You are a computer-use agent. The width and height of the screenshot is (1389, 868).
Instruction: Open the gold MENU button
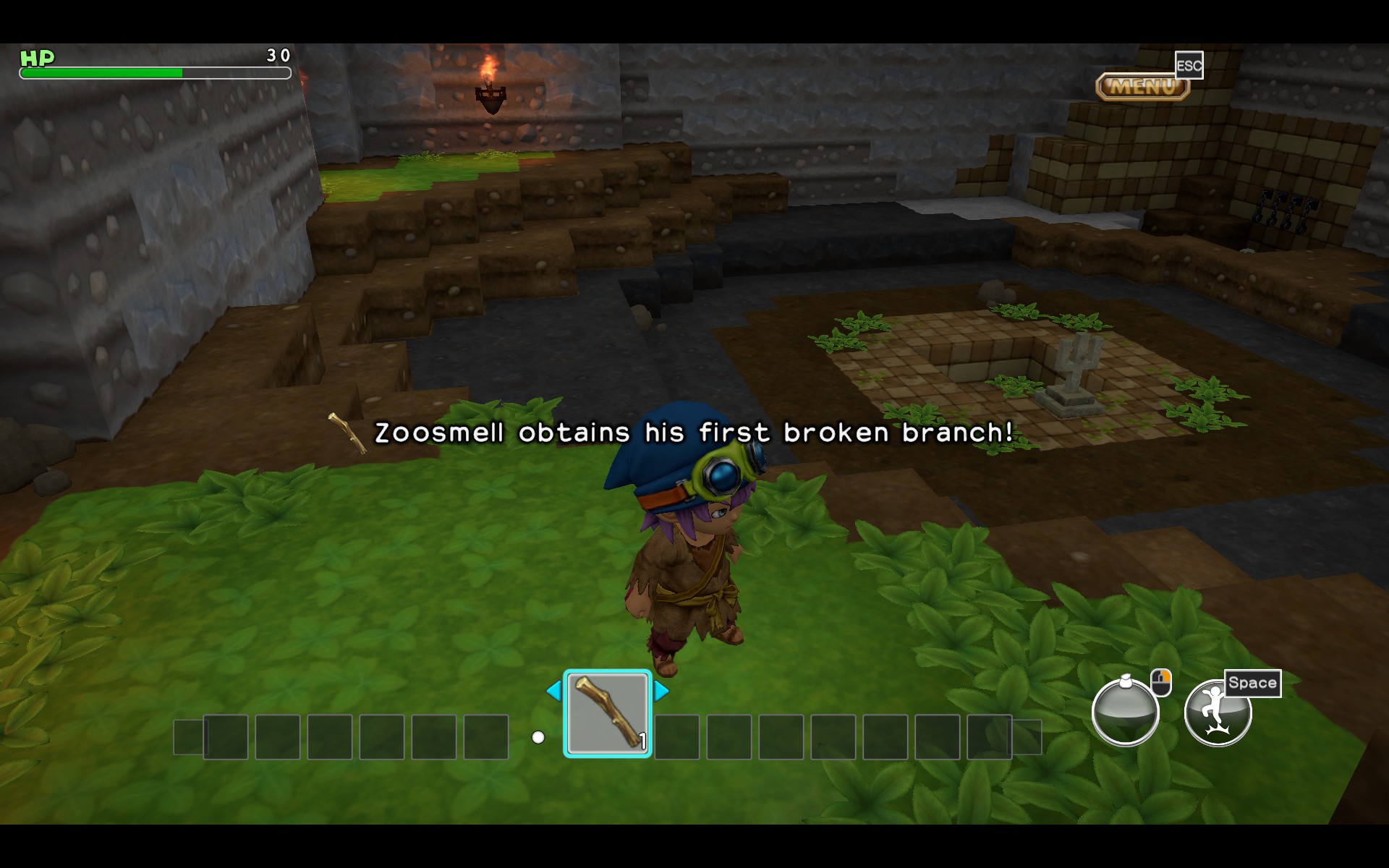pos(1142,87)
